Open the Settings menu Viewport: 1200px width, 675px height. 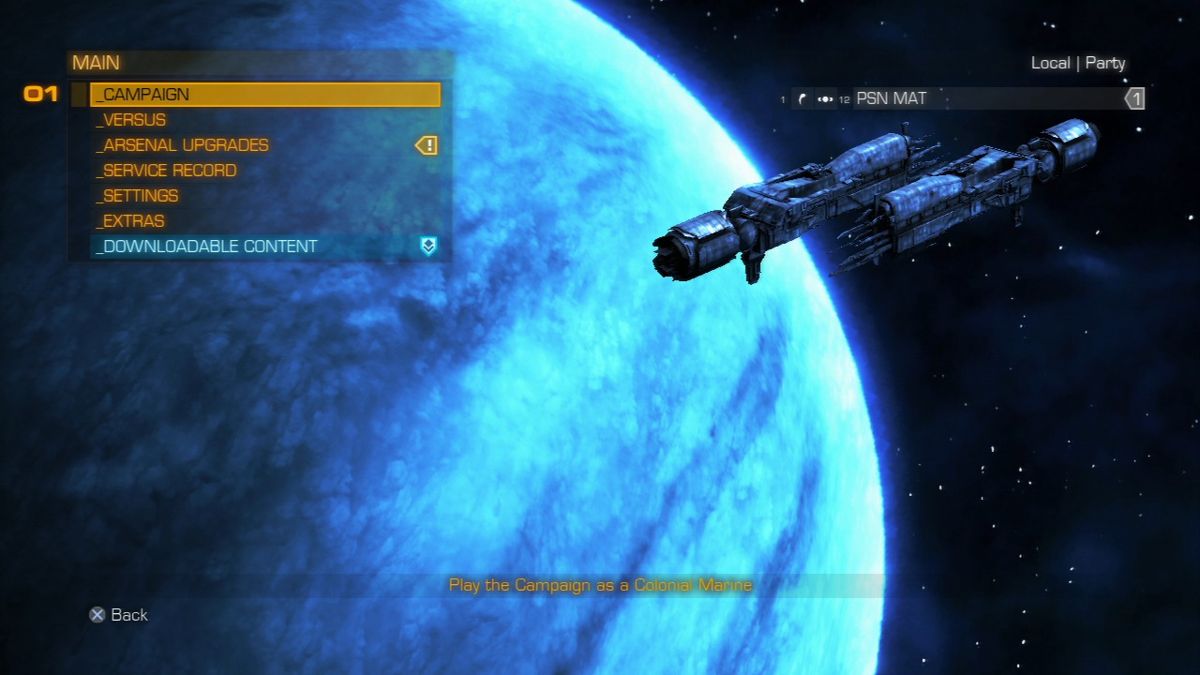138,196
